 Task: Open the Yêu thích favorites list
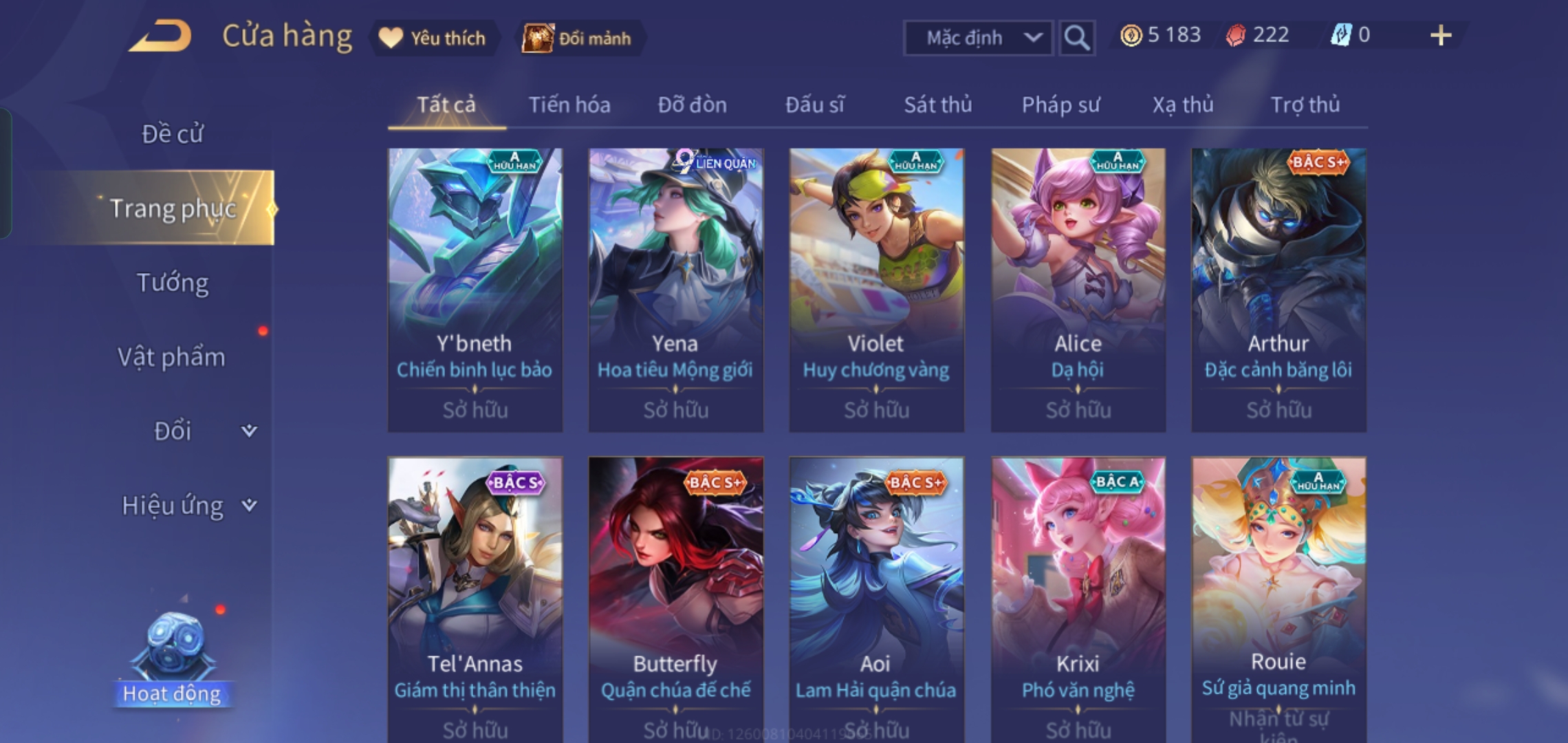[435, 38]
